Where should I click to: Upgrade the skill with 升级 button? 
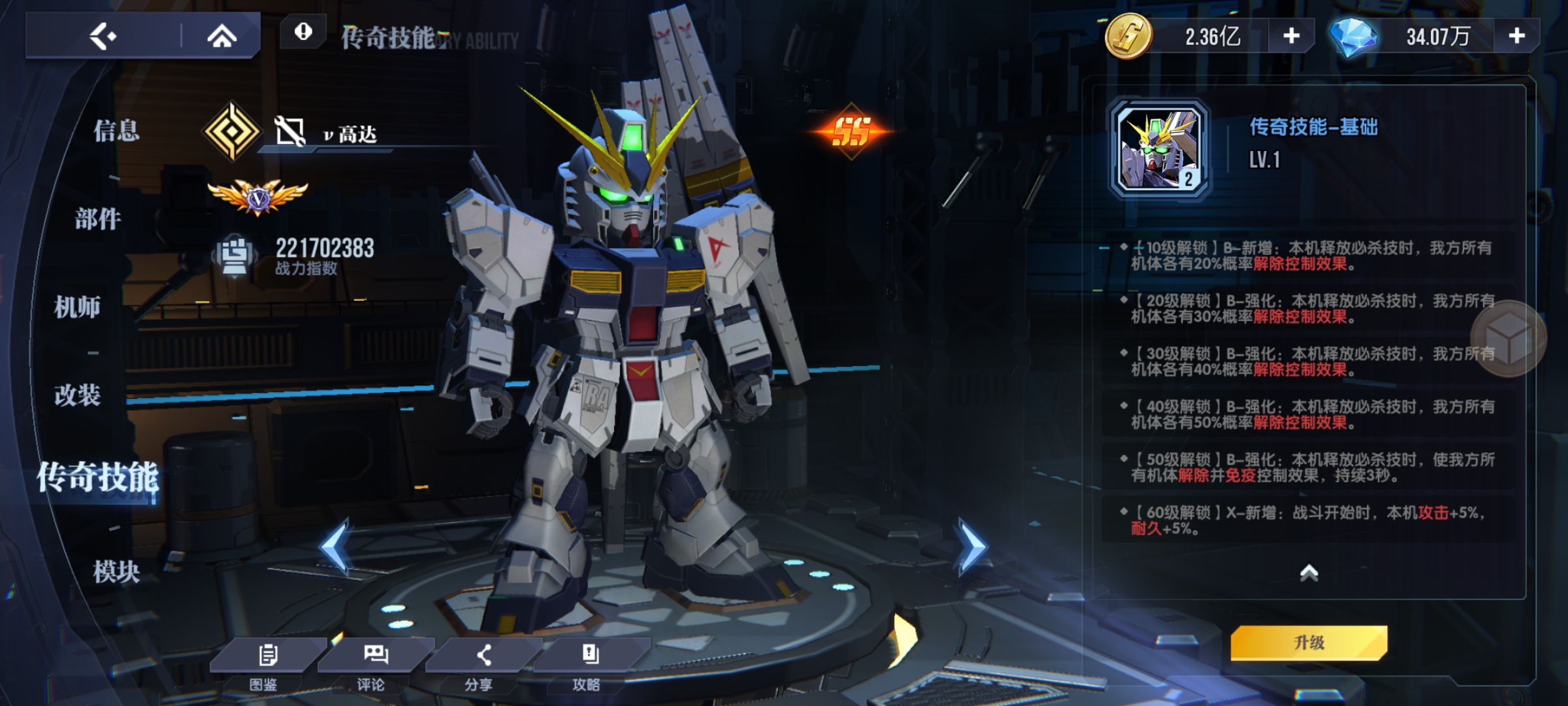click(x=1309, y=643)
